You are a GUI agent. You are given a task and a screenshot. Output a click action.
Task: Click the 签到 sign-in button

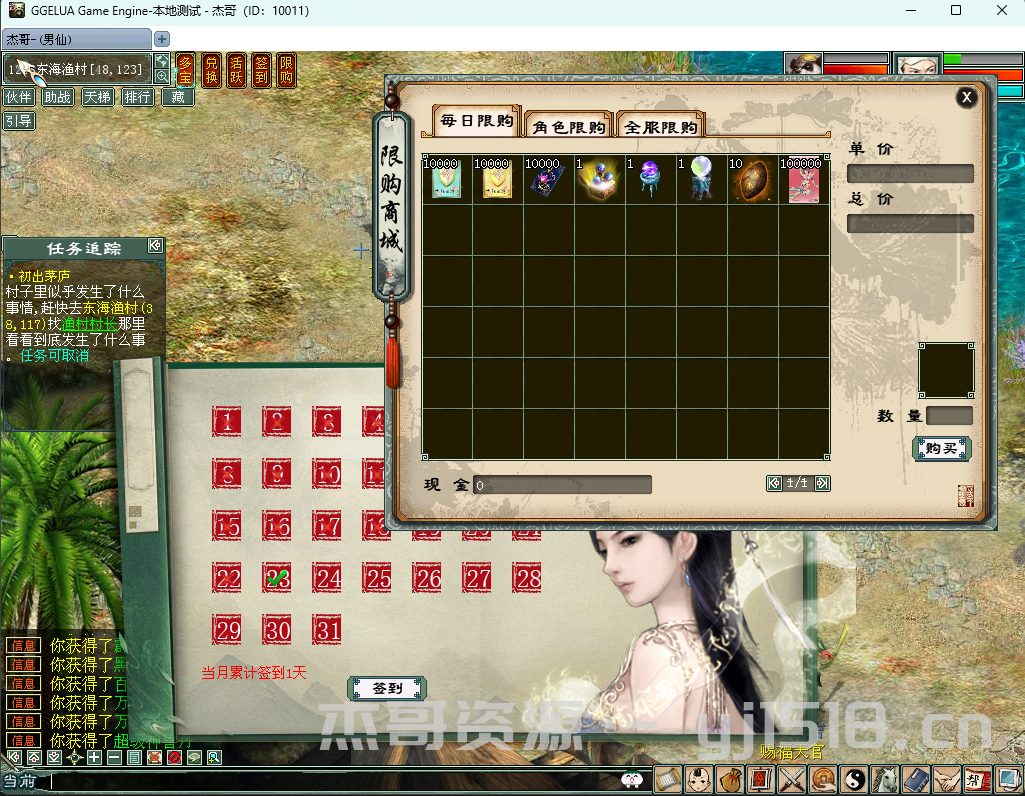[387, 689]
